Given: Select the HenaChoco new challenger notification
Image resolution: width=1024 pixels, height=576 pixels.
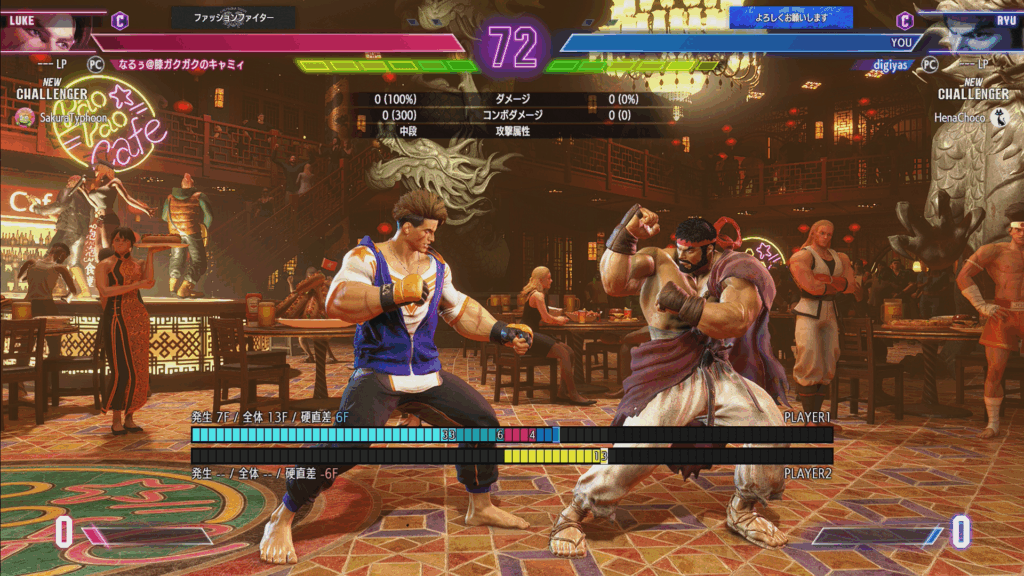Looking at the screenshot, I should [x=970, y=117].
